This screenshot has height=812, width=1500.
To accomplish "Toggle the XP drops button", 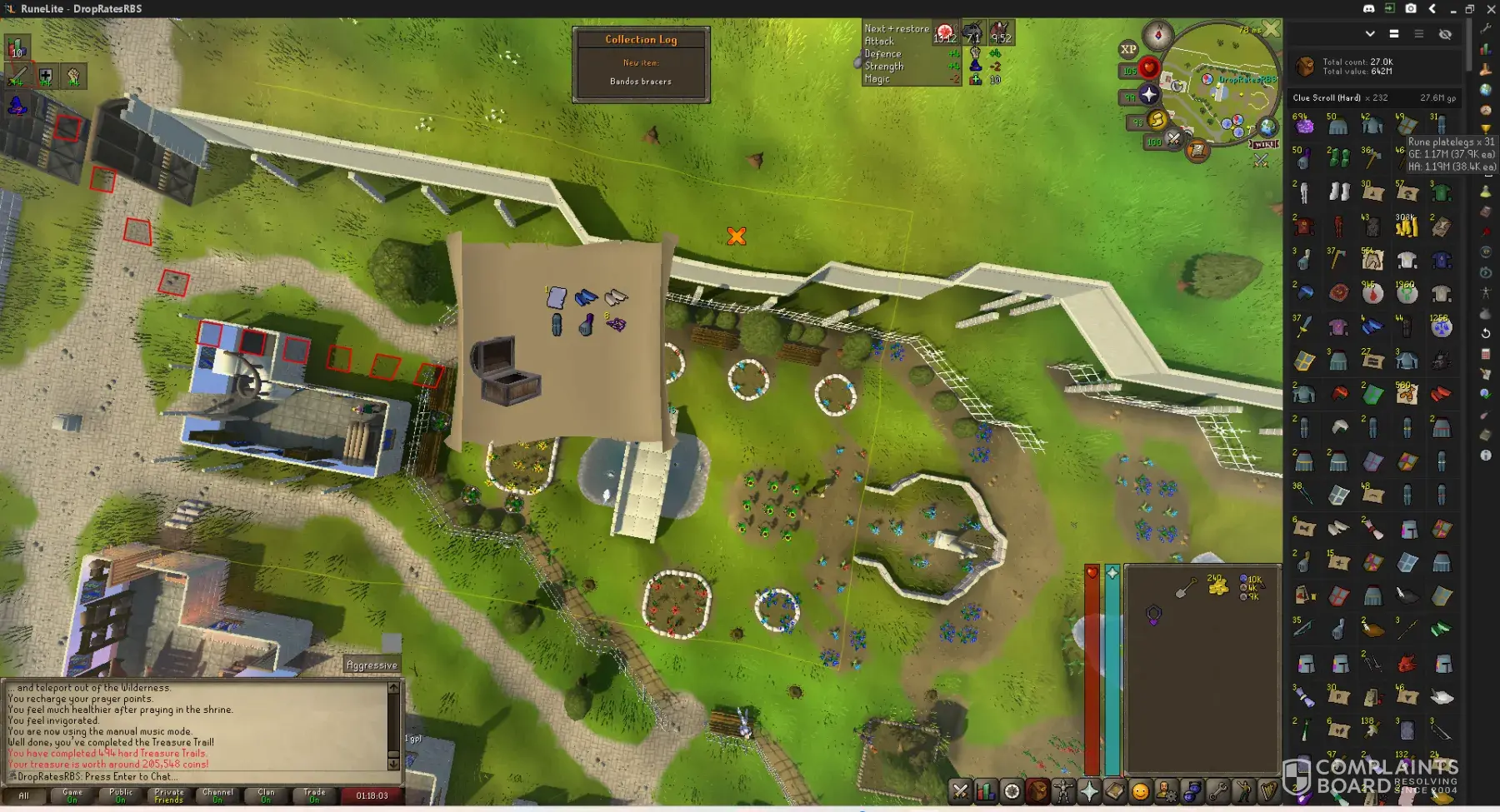I will (1128, 49).
